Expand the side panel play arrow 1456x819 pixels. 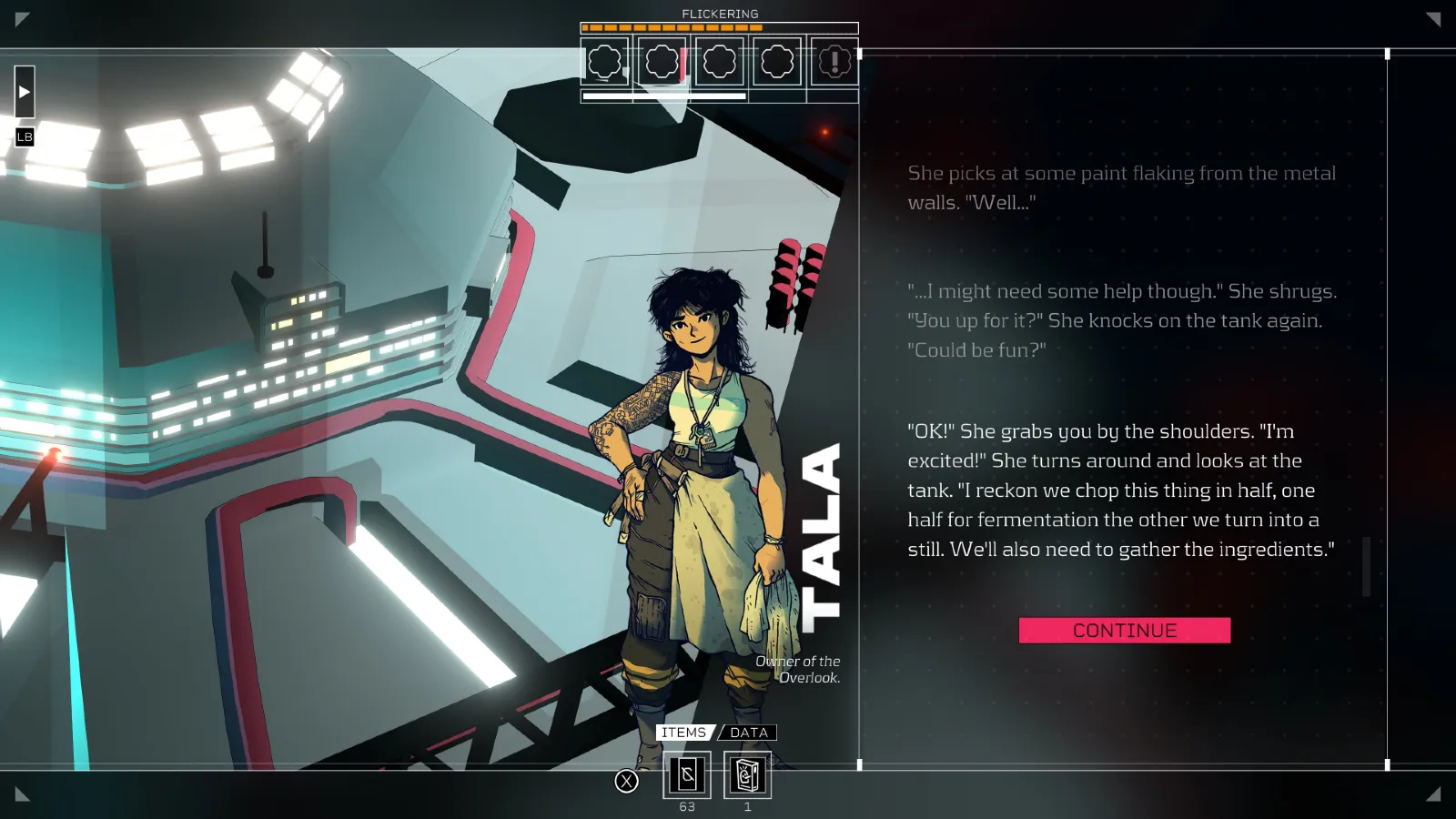(x=25, y=92)
